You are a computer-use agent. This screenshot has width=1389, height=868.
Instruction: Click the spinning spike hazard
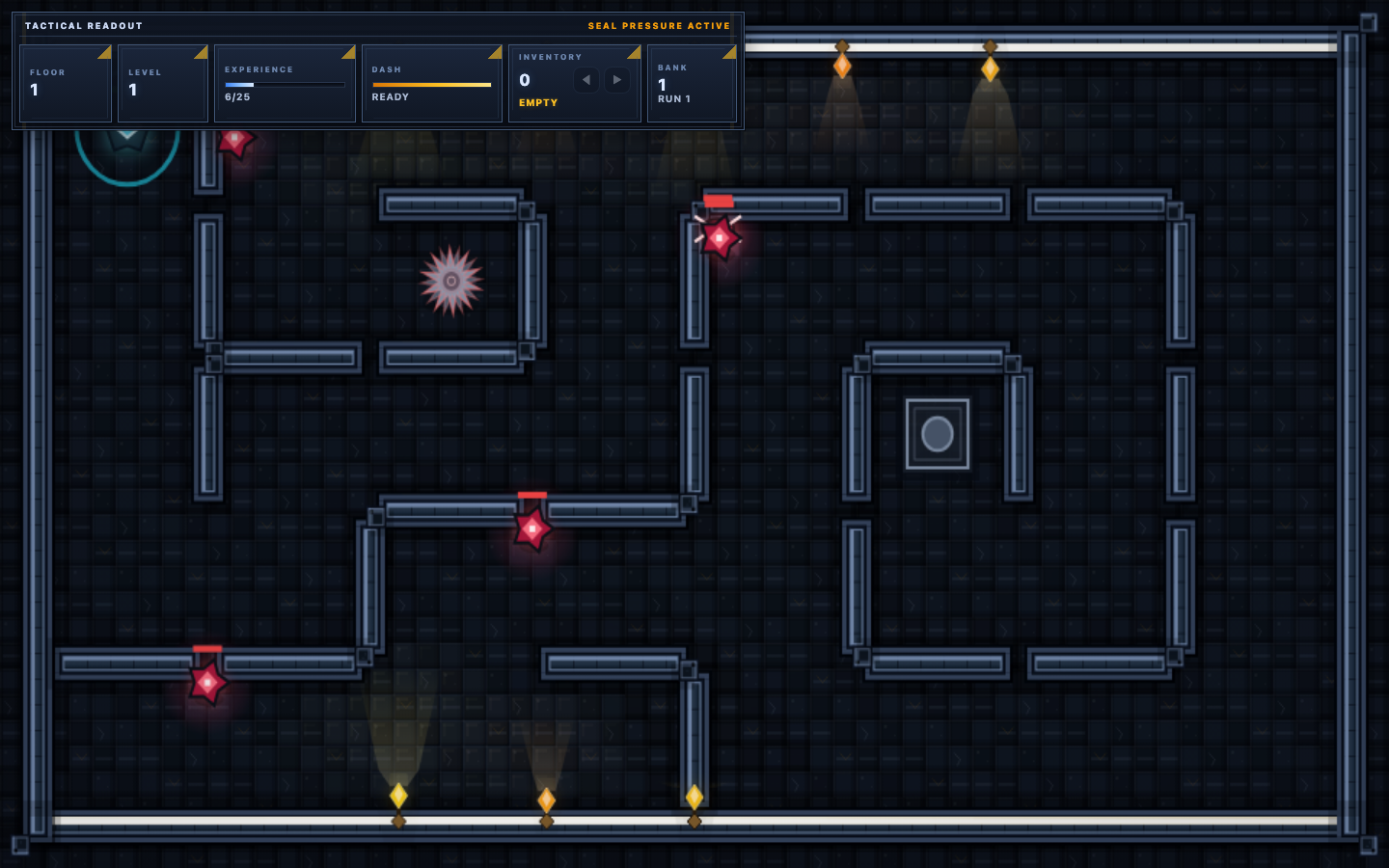tap(449, 283)
